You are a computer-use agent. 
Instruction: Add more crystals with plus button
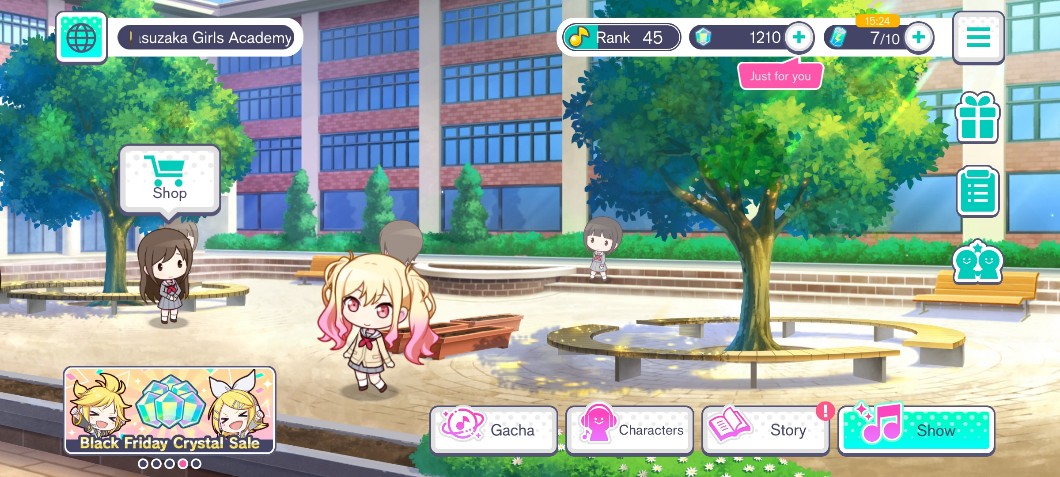click(798, 38)
